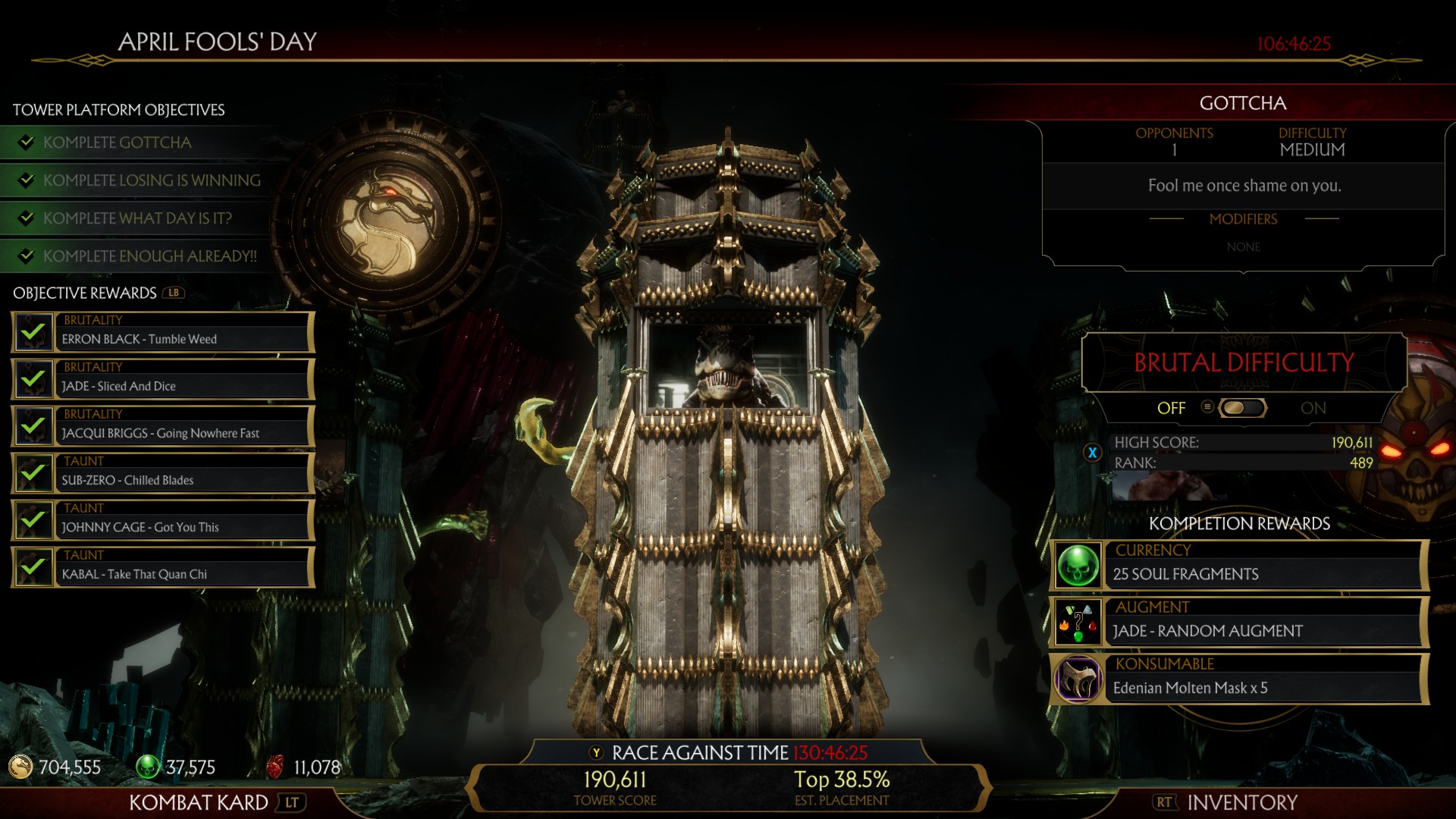Screen dimensions: 1456x819
Task: Open the Inventory
Action: pyautogui.click(x=1241, y=802)
